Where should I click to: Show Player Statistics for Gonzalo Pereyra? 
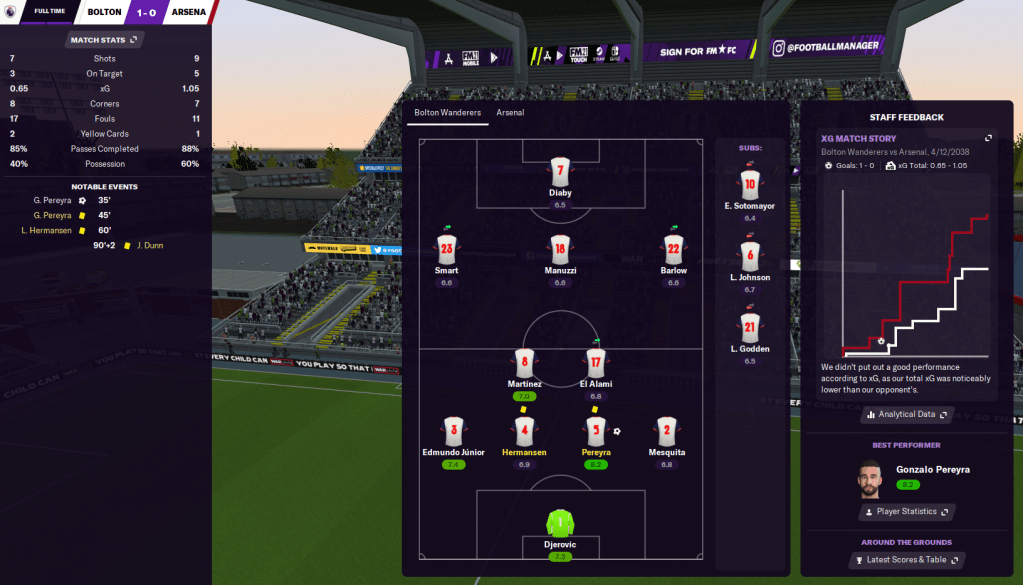coord(906,512)
